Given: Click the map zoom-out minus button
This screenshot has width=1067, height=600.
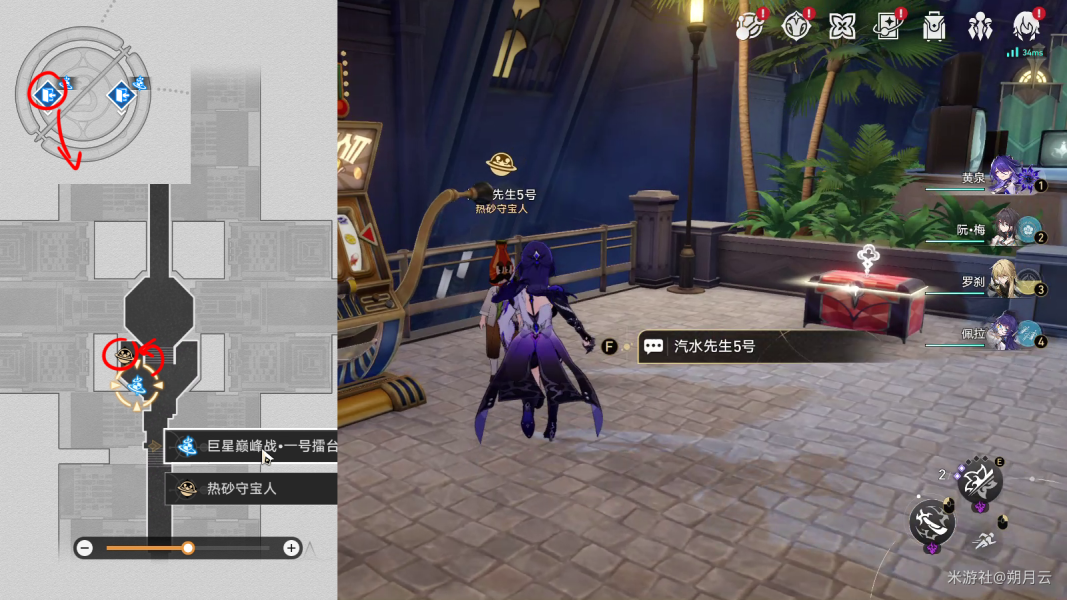Looking at the screenshot, I should (85, 548).
